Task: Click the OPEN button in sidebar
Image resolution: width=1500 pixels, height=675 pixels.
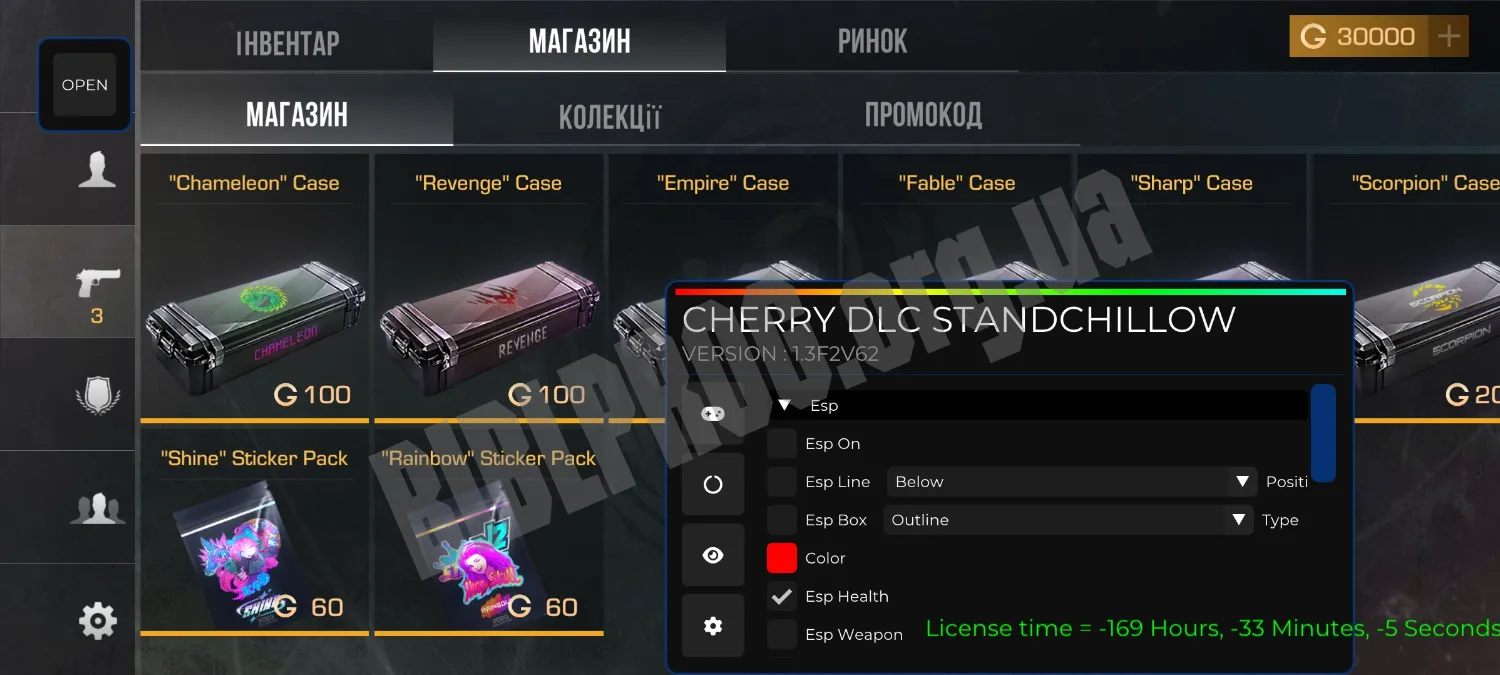Action: 85,85
